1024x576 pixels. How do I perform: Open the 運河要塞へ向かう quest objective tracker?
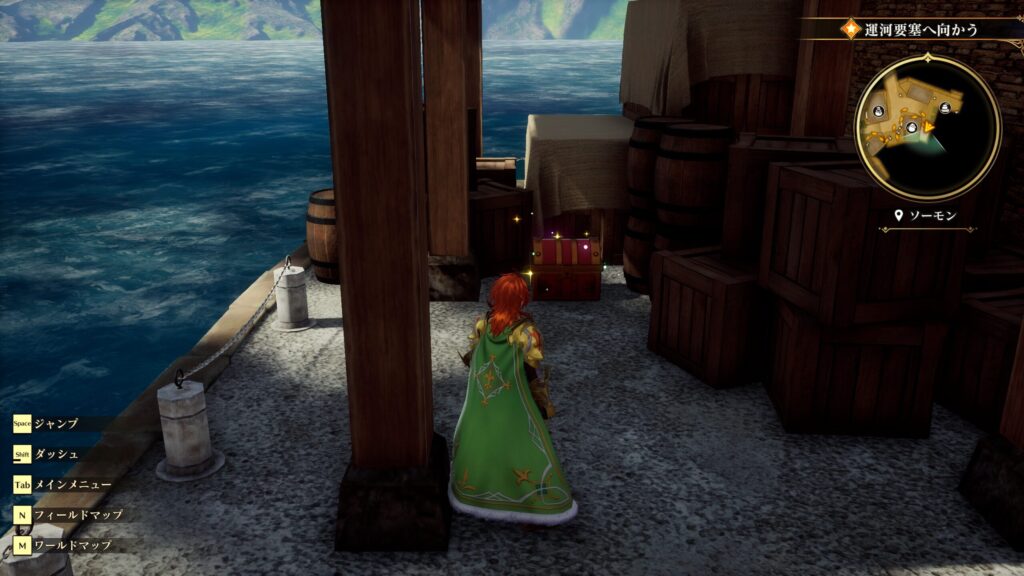[x=920, y=29]
